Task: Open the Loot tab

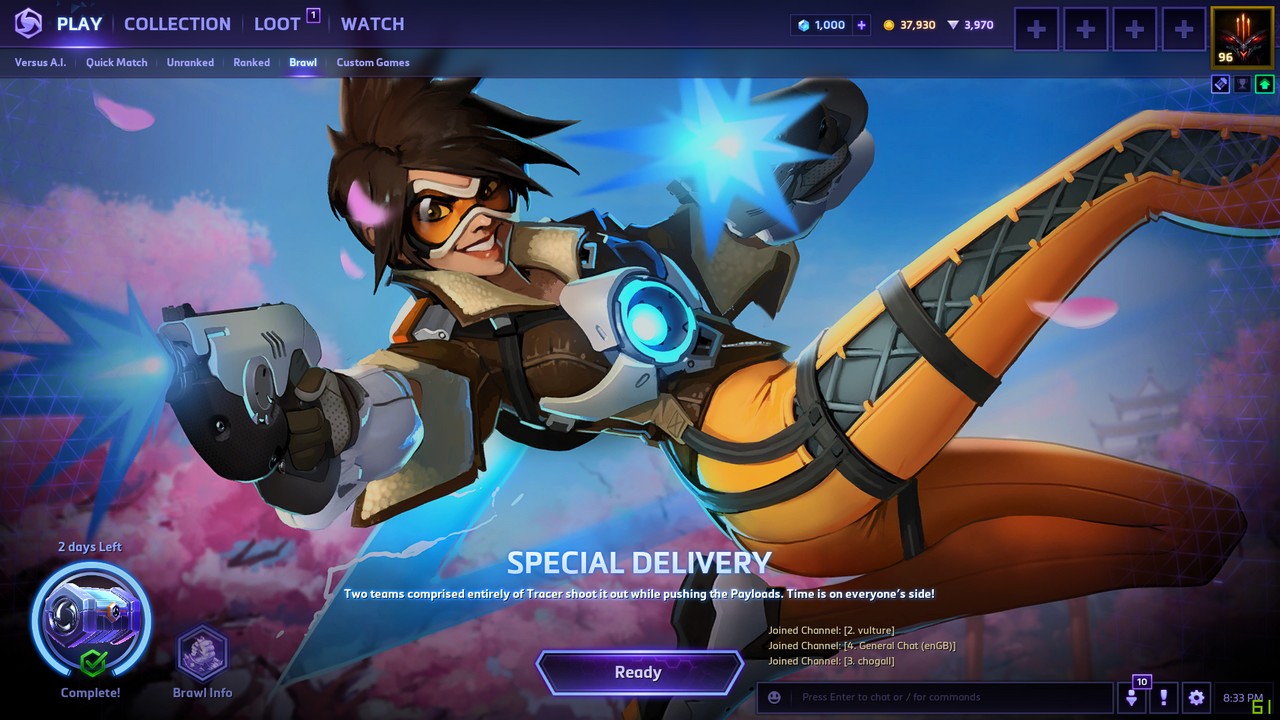Action: tap(277, 24)
